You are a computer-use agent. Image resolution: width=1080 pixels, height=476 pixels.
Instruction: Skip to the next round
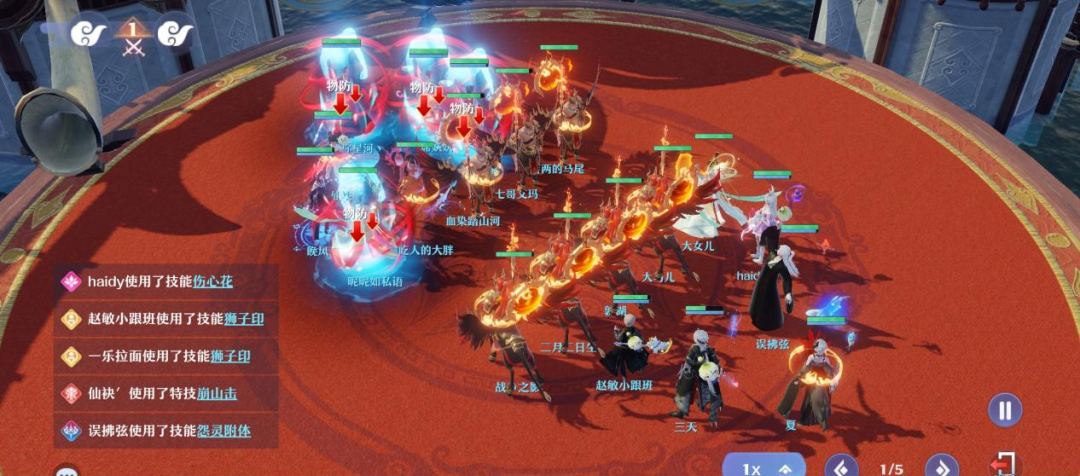point(941,467)
